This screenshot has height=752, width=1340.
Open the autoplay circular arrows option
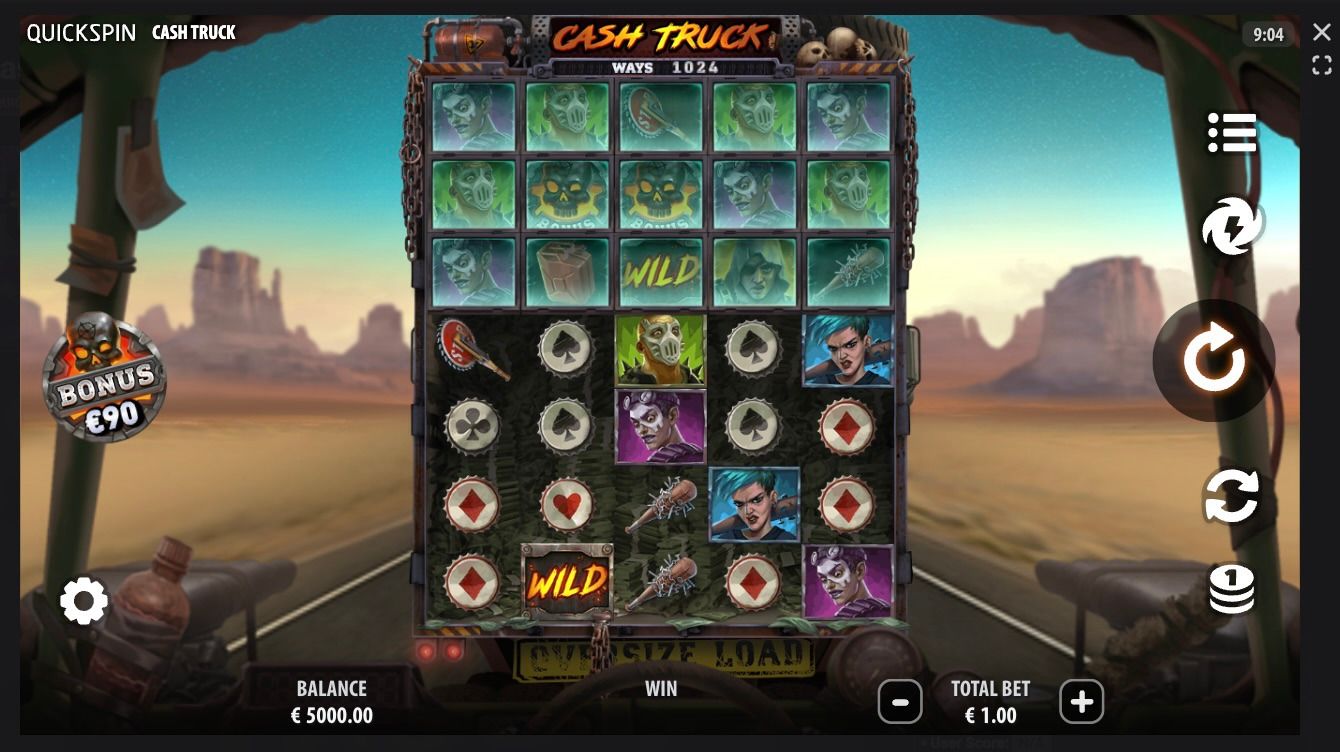coord(1231,496)
